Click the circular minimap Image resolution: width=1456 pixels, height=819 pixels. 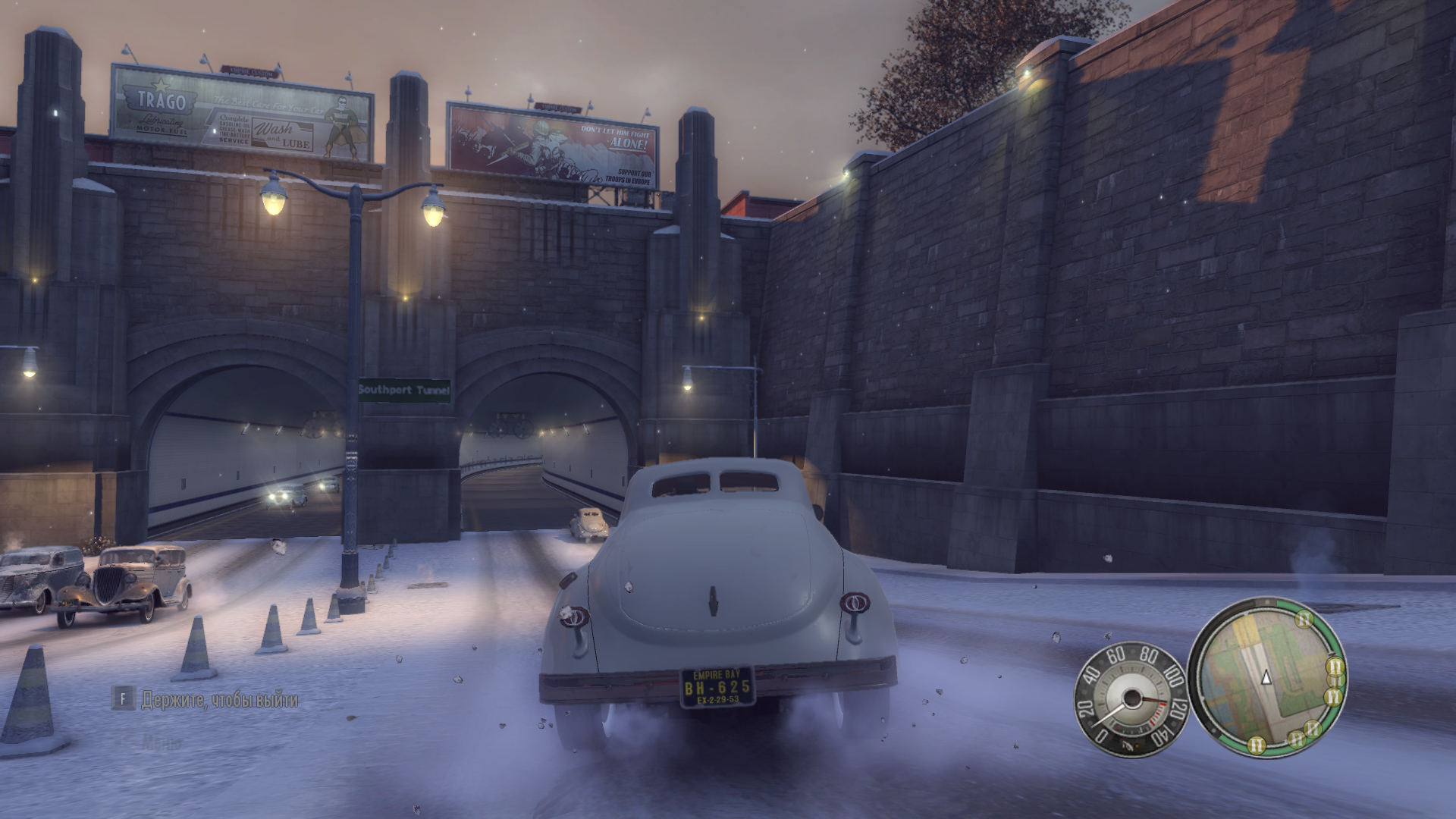coord(1266,677)
